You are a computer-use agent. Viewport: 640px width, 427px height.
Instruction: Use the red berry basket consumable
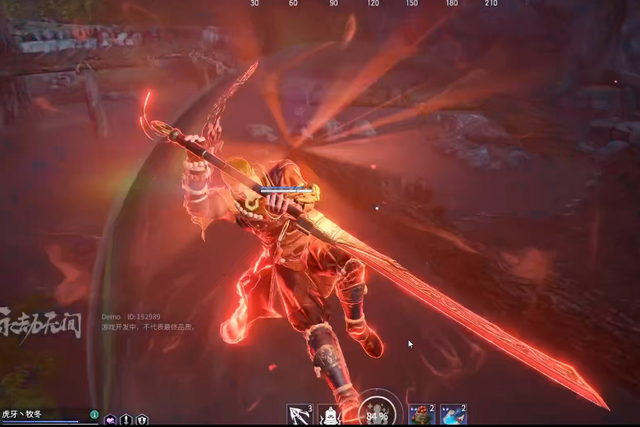click(x=421, y=414)
